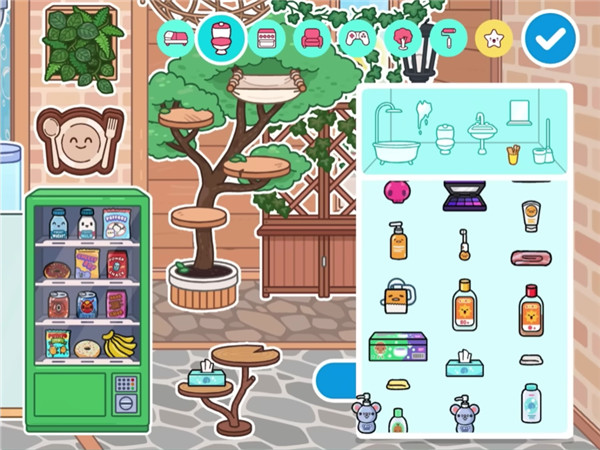Pick the purple eyeshadow palette item
The height and width of the screenshot is (450, 600).
pos(464,195)
